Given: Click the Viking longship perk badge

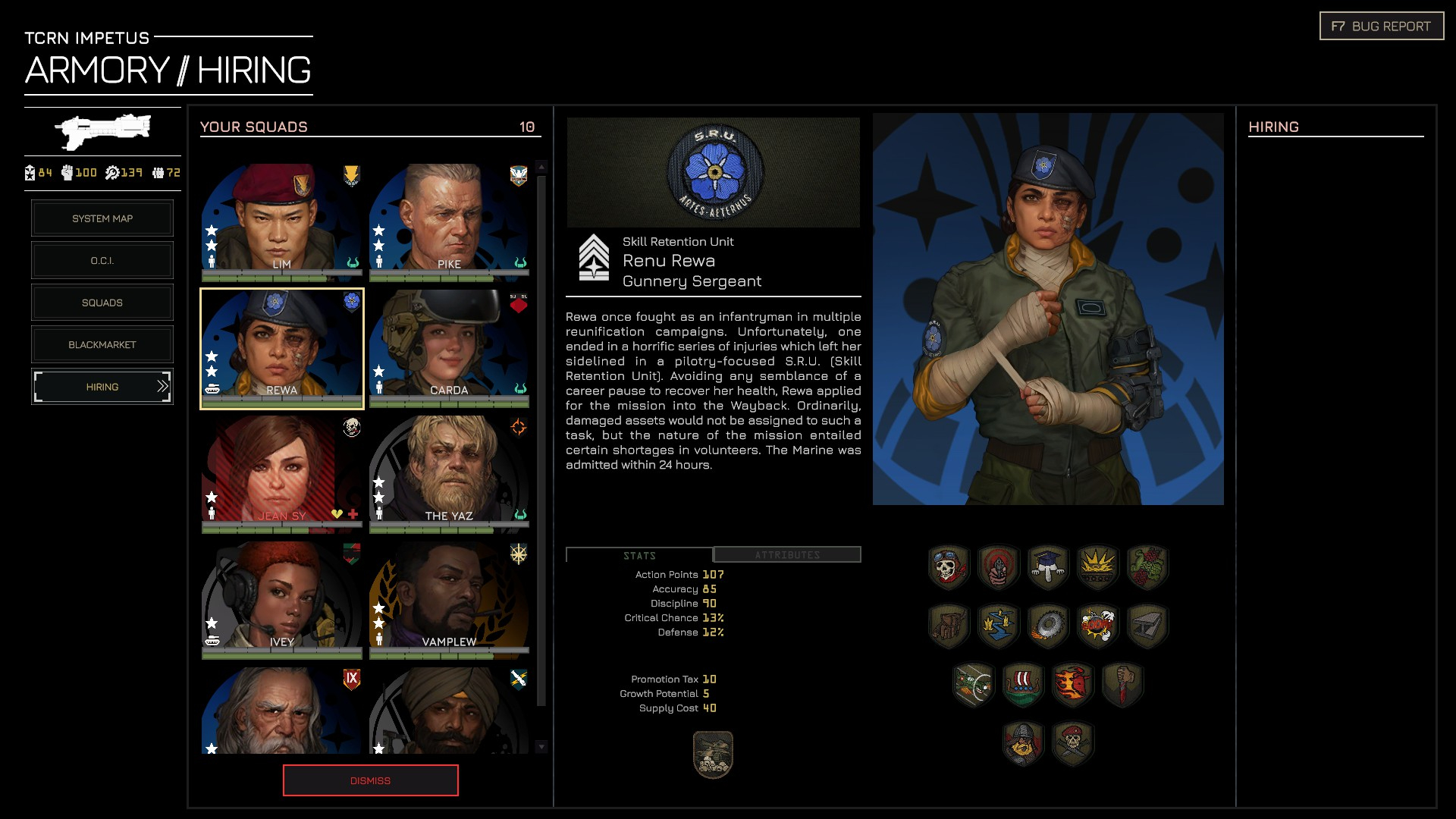Looking at the screenshot, I should point(1022,684).
